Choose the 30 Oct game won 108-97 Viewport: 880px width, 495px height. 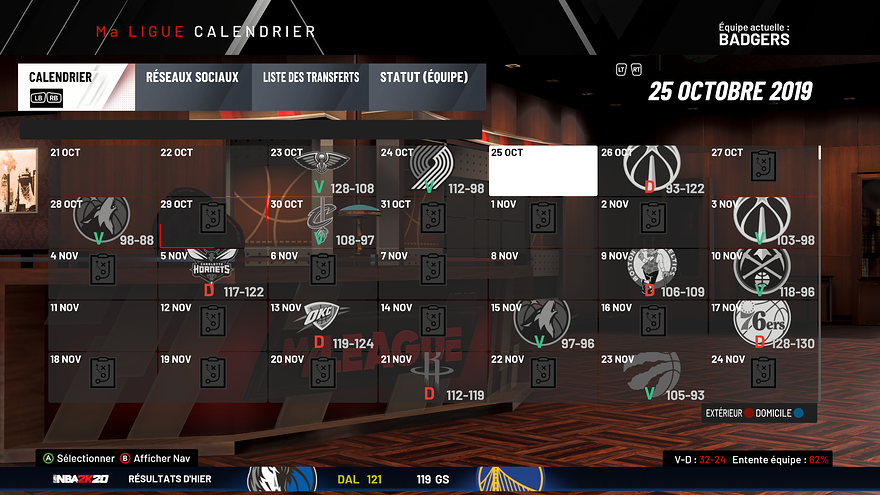click(x=323, y=222)
